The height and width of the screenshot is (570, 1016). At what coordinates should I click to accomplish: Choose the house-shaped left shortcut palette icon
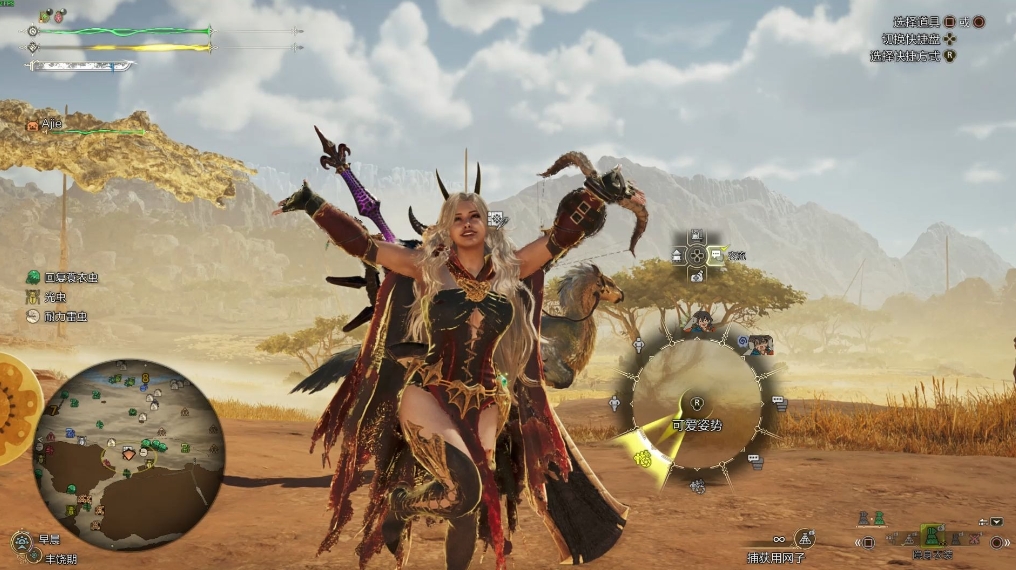click(x=677, y=256)
